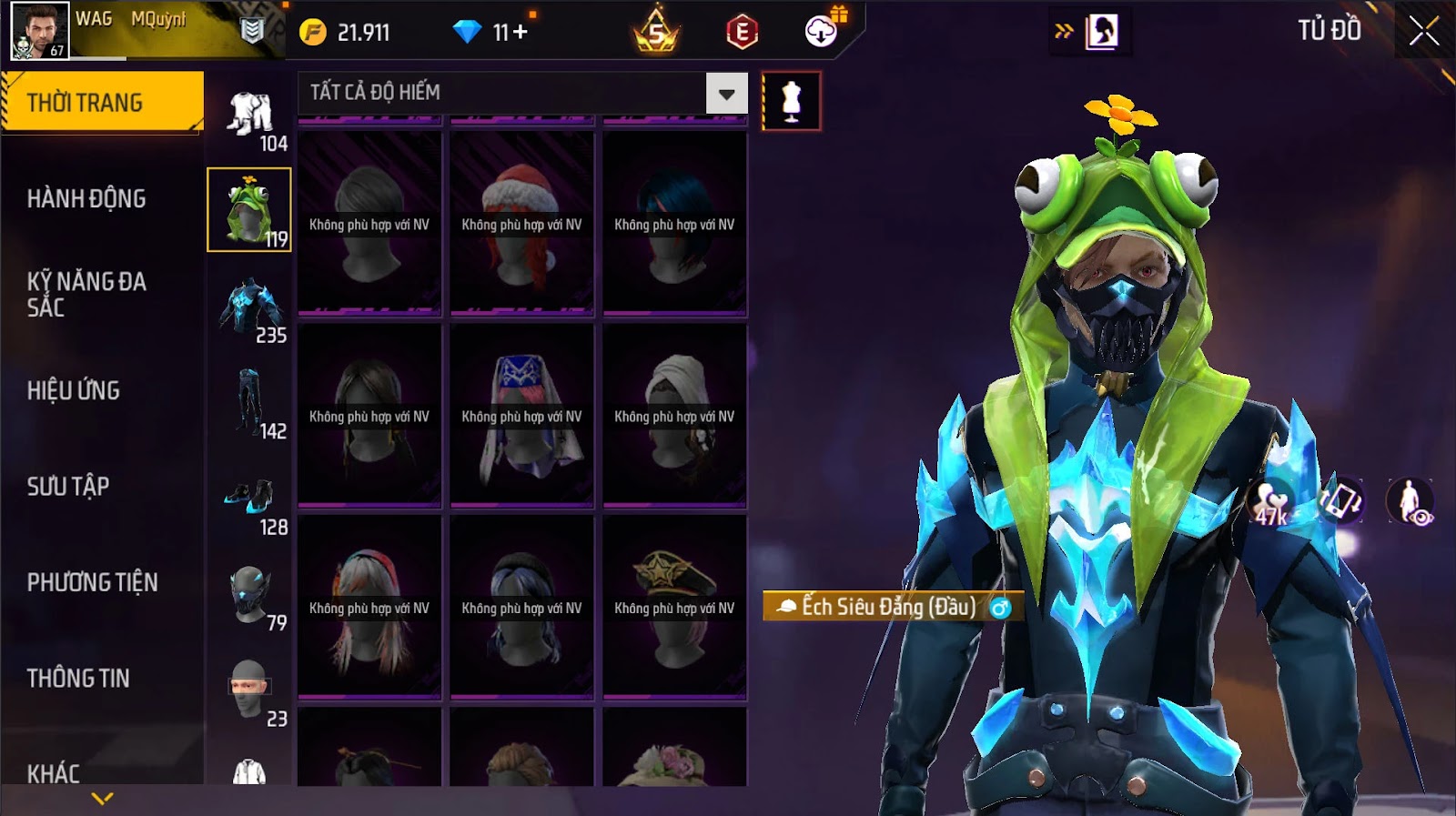1456x816 pixels.
Task: Switch to the Hành Động tab
Action: click(86, 198)
